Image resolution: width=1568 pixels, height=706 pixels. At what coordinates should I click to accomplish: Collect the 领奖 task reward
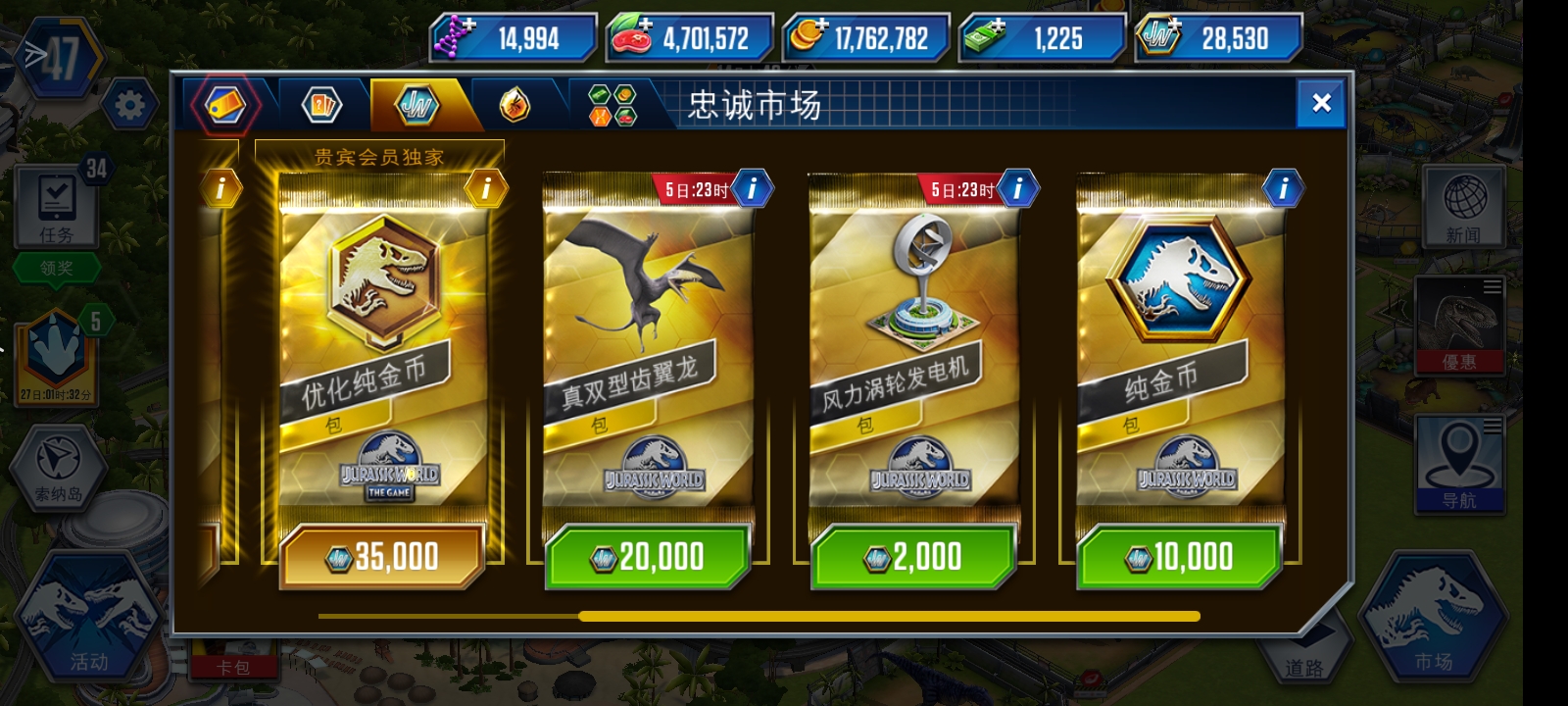(x=58, y=265)
